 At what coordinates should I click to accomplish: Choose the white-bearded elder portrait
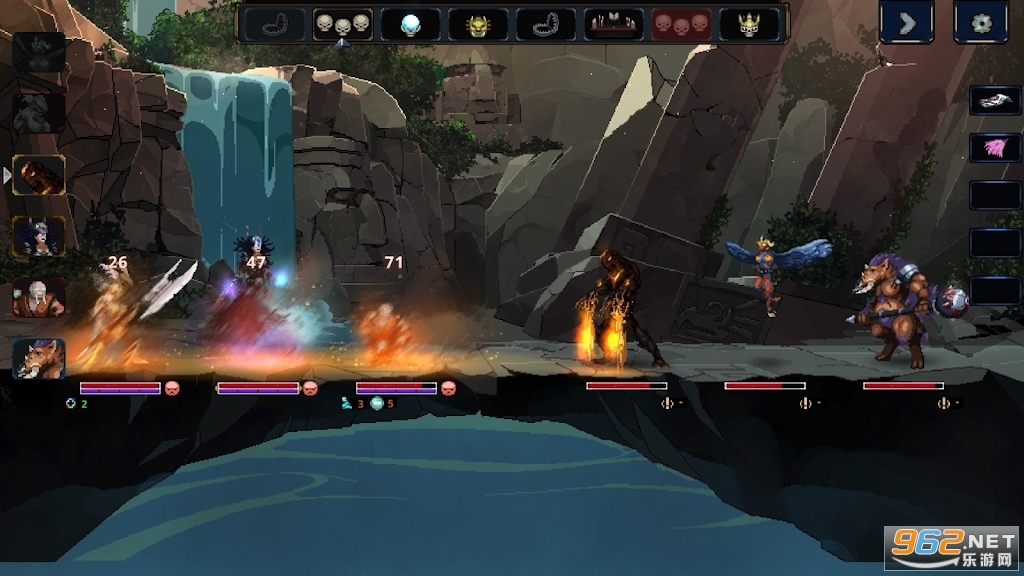pos(39,298)
